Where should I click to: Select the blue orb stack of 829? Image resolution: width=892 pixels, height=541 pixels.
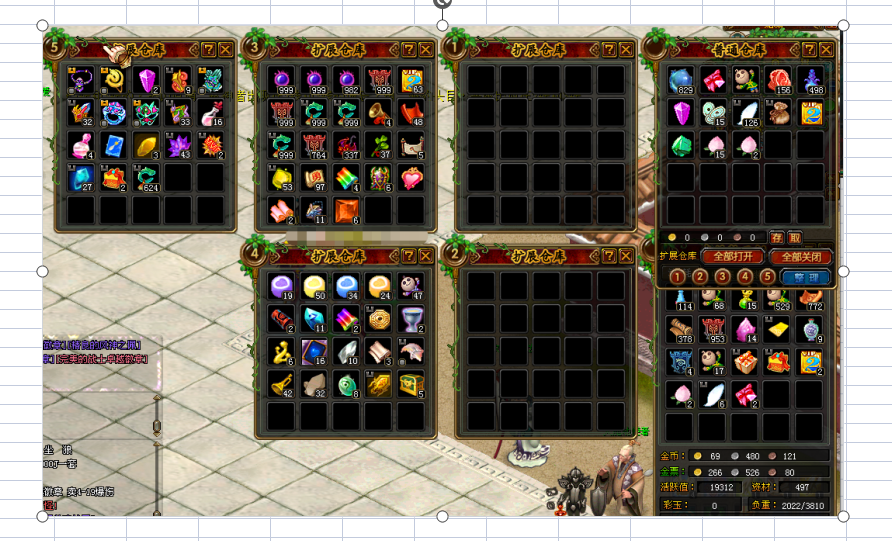coord(681,81)
